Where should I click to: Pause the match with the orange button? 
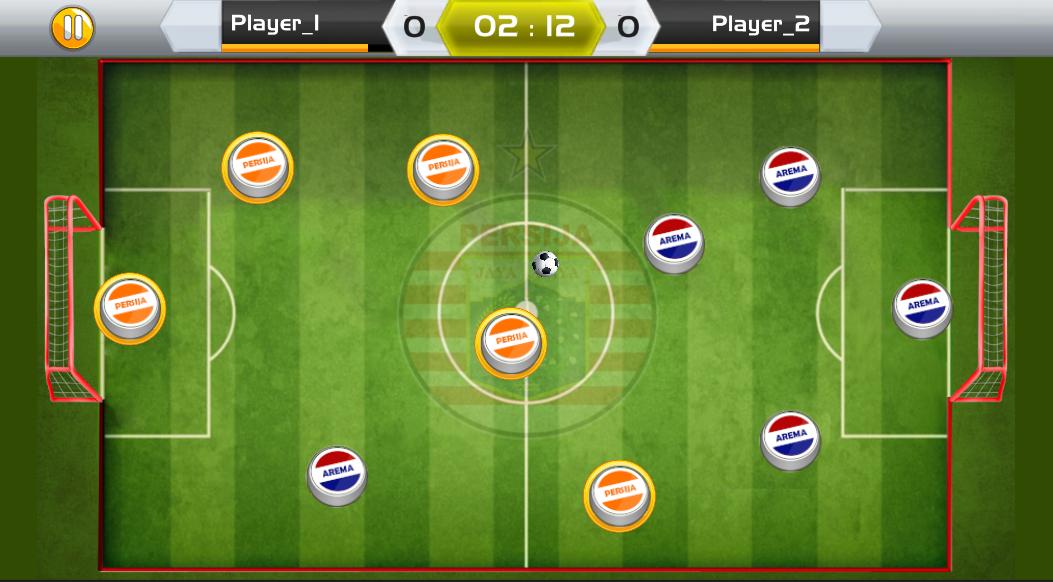point(72,28)
